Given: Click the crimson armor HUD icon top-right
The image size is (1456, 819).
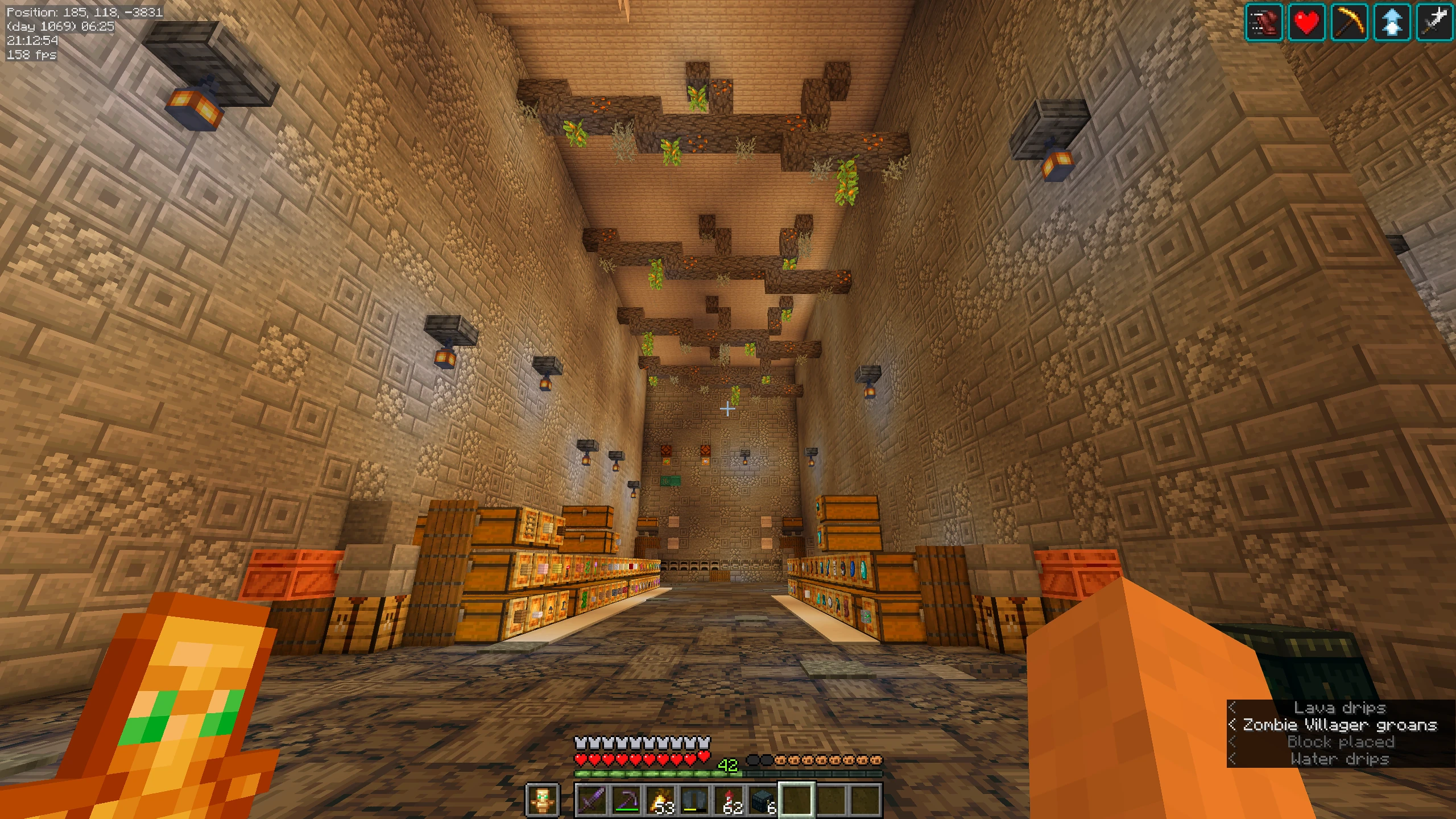Looking at the screenshot, I should (x=1264, y=23).
